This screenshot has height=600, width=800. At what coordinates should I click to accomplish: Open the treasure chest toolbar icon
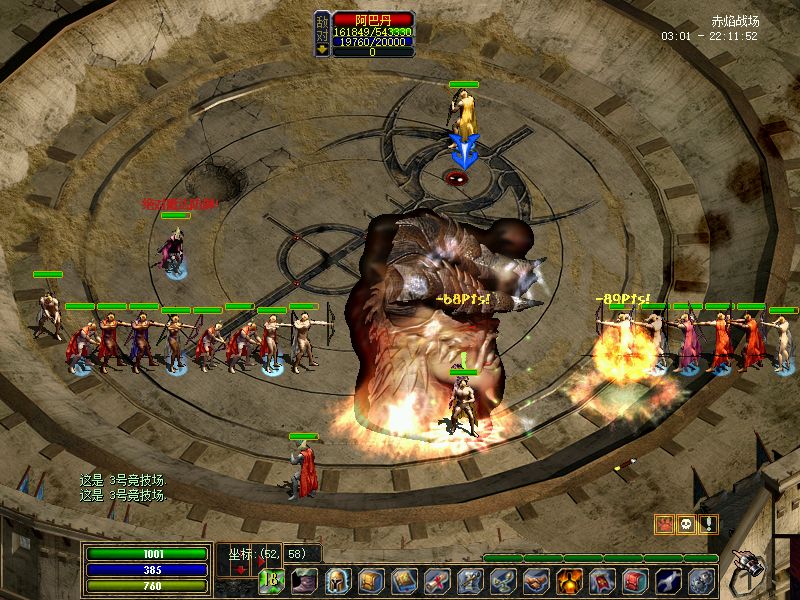(x=371, y=580)
